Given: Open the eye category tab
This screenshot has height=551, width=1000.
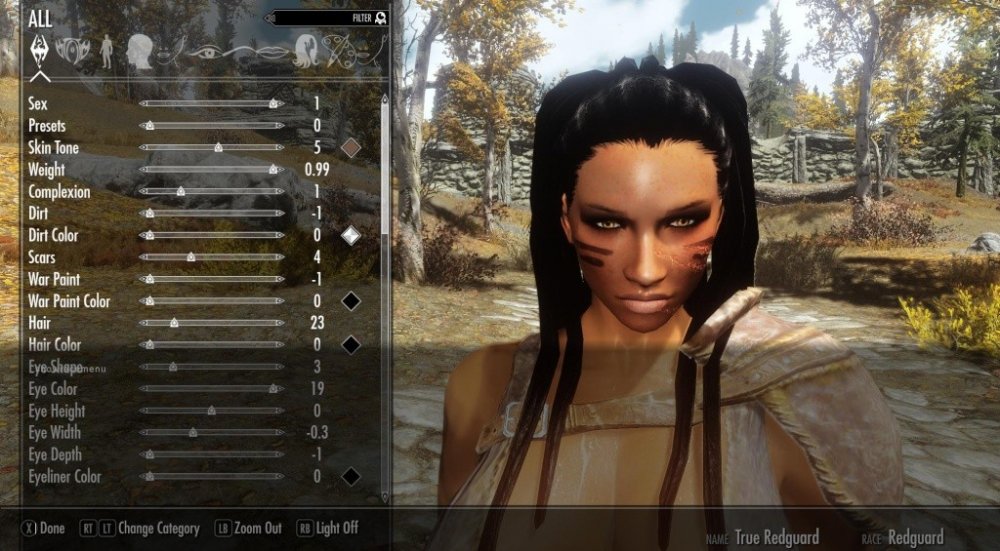Looking at the screenshot, I should 207,51.
